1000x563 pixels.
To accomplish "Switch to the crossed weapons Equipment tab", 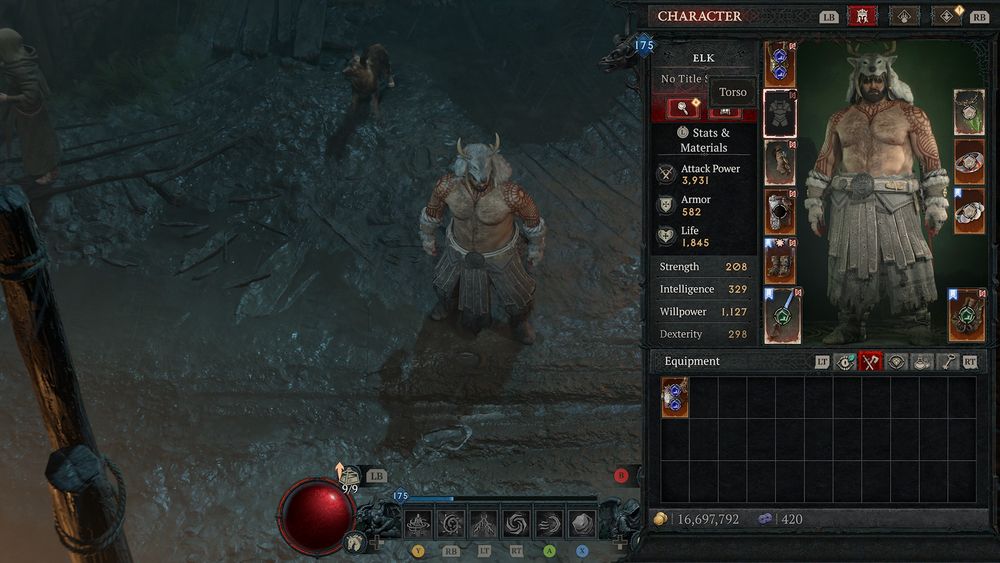I will 871,362.
